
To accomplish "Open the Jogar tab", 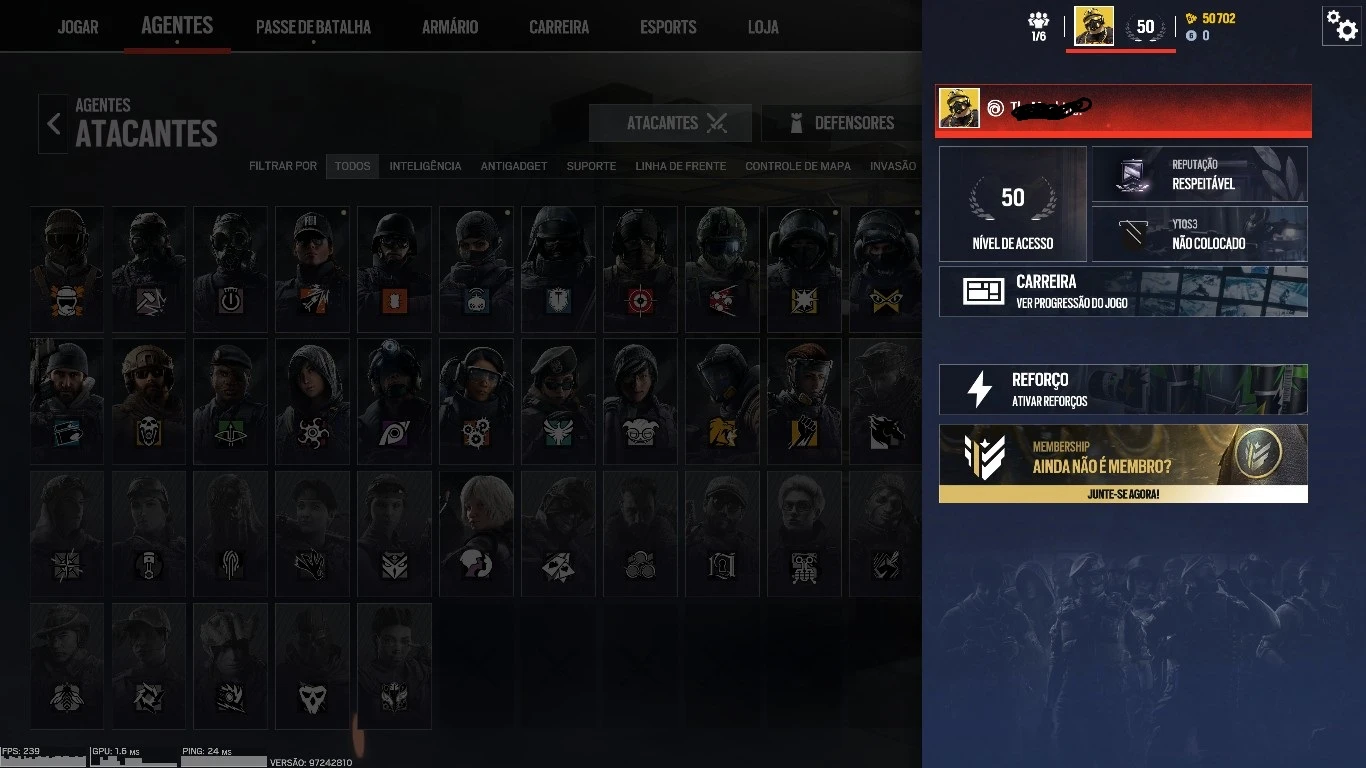I will click(x=78, y=27).
